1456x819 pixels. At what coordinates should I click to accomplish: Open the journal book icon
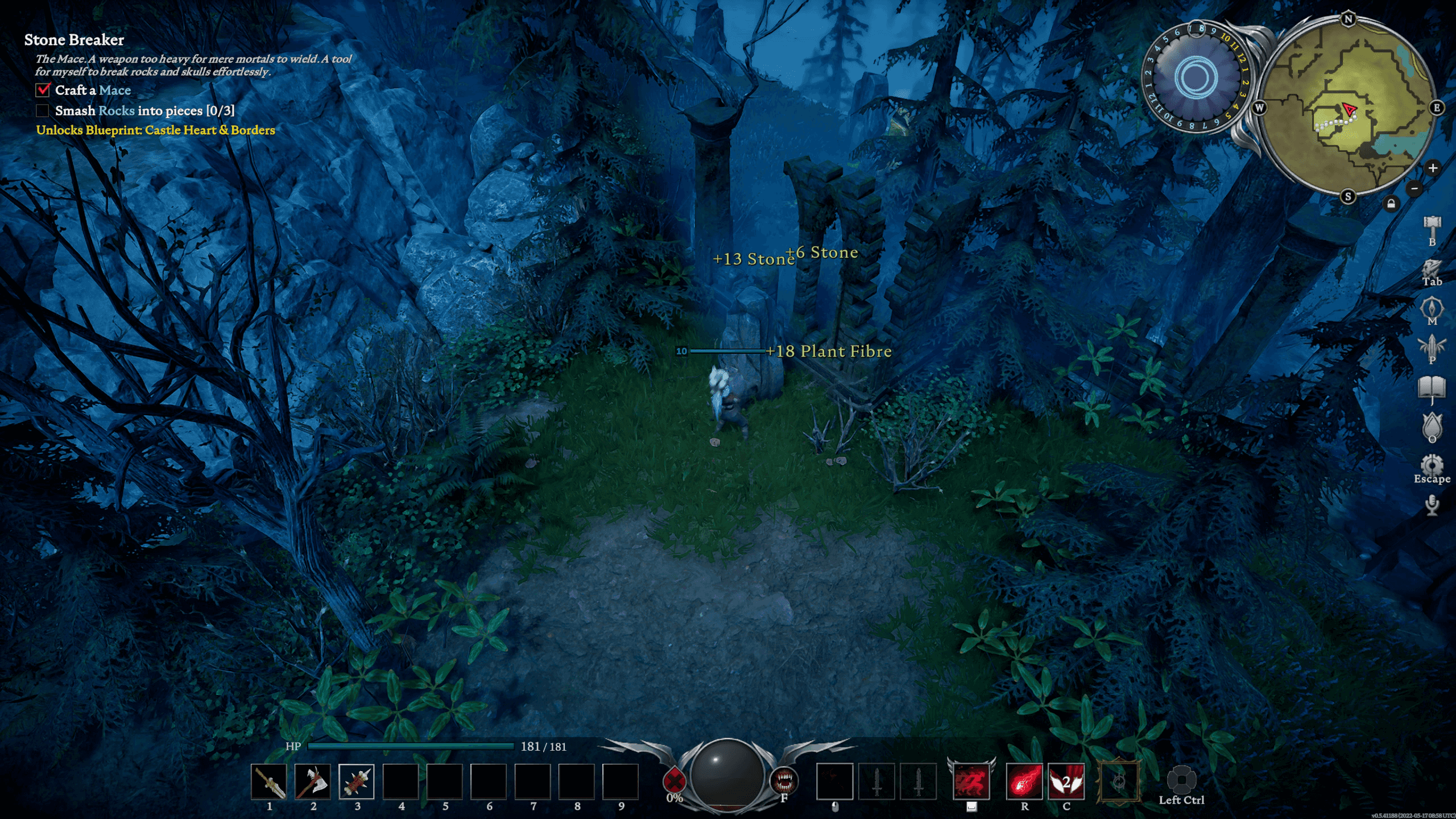pos(1432,387)
